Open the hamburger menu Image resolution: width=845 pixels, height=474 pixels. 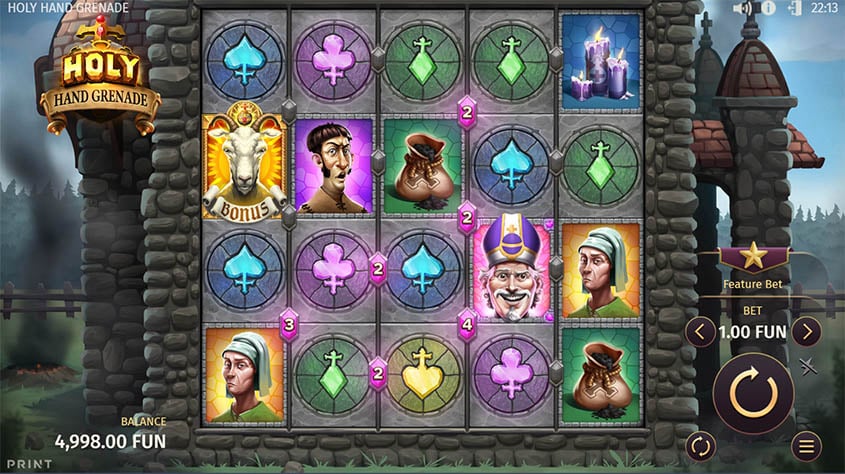(806, 445)
